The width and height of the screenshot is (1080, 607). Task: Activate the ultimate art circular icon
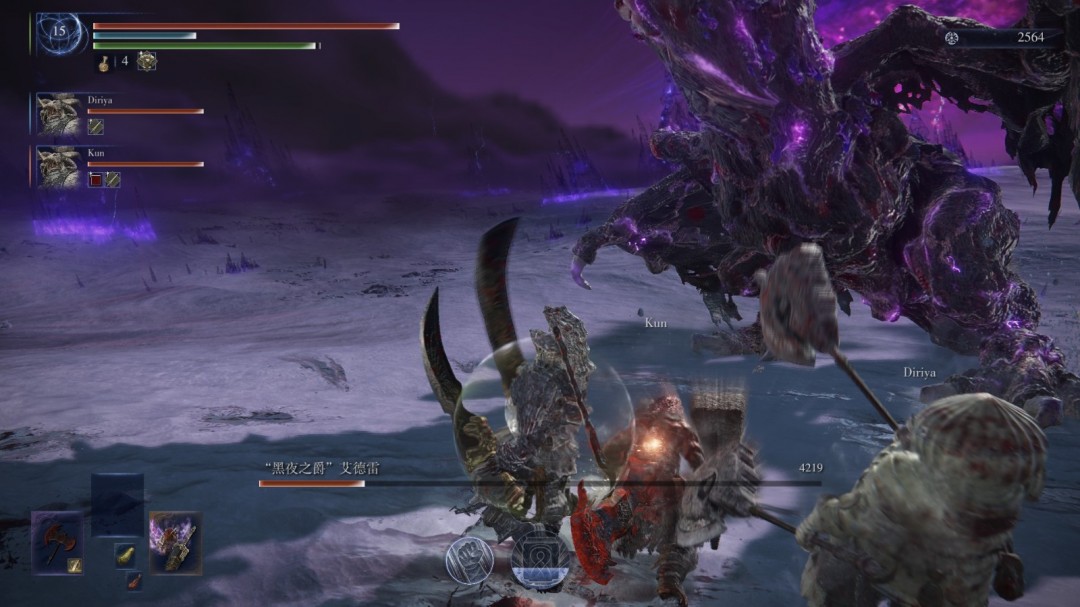(540, 560)
